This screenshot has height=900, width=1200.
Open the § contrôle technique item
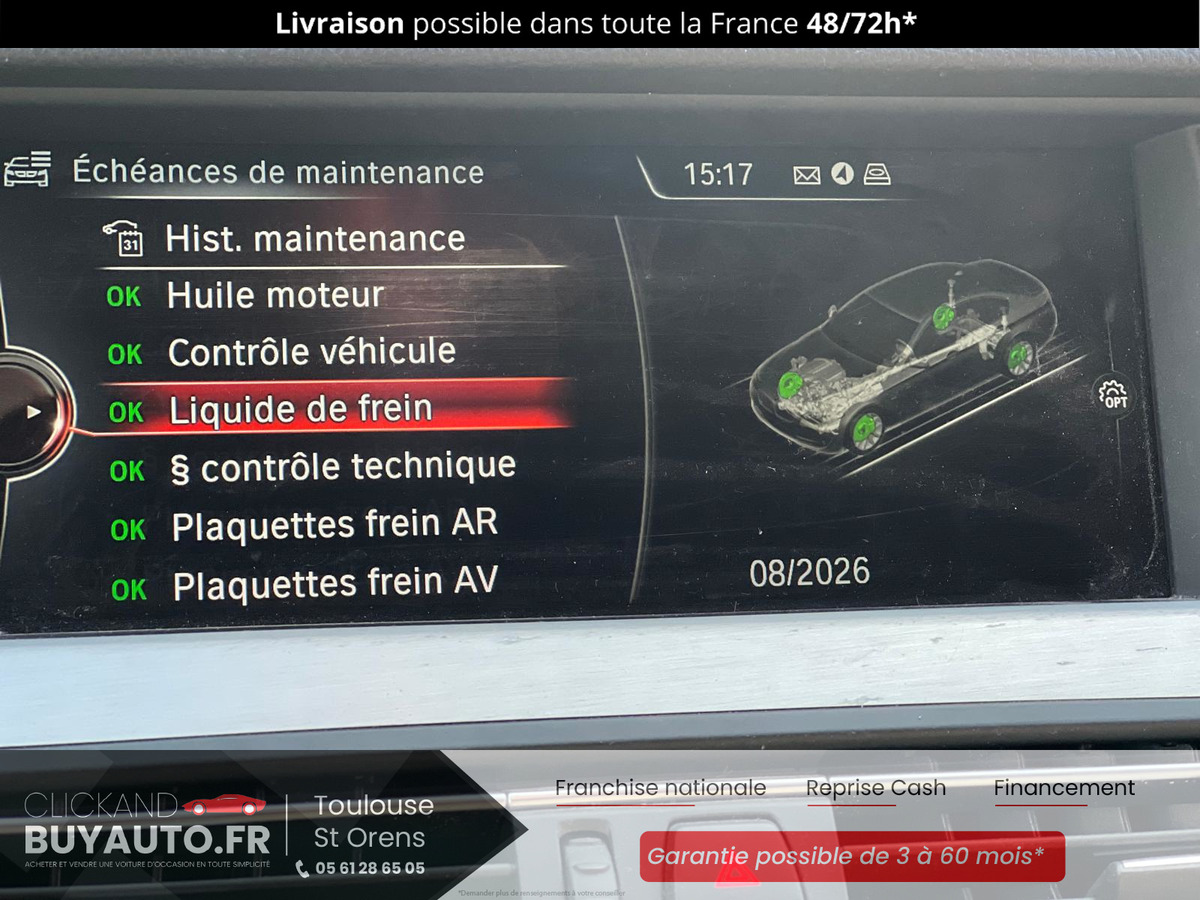(x=342, y=467)
